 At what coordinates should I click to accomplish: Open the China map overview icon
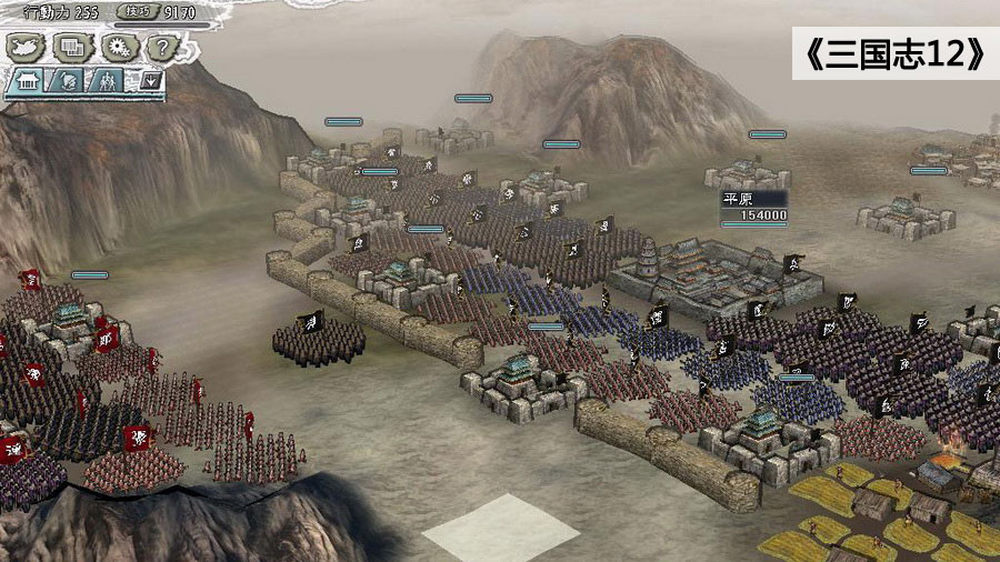click(23, 45)
